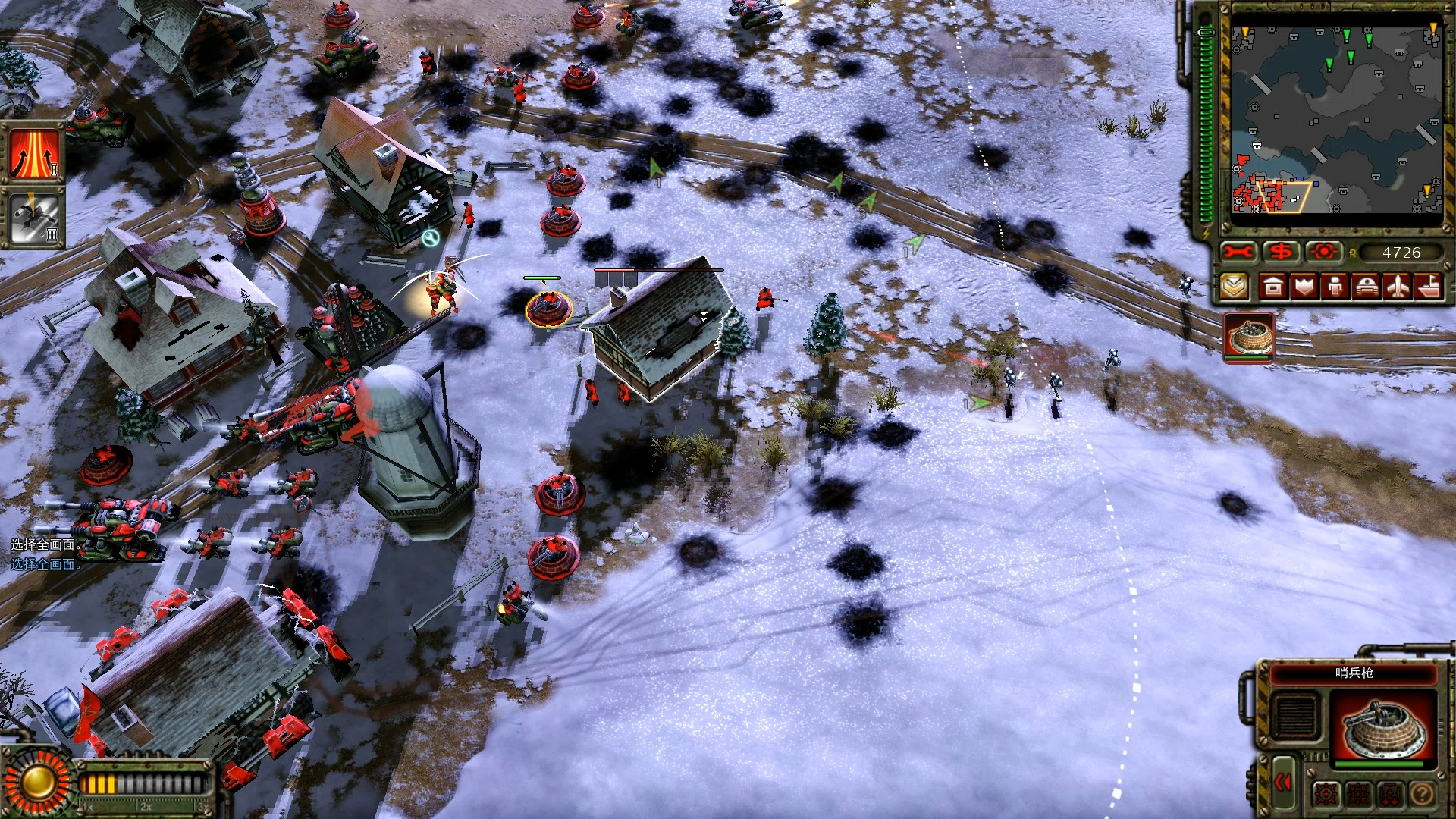This screenshot has height=819, width=1456.
Task: Activate sell mode with the dollar button
Action: pyautogui.click(x=1282, y=252)
